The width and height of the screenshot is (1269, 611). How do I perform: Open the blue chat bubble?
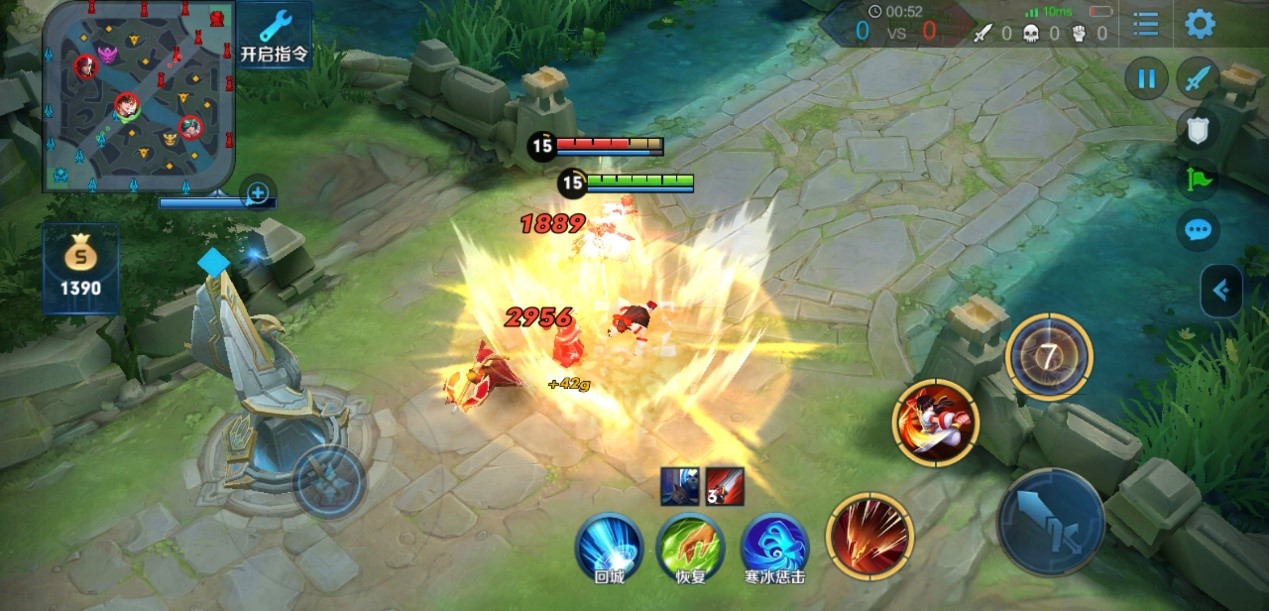pyautogui.click(x=1197, y=231)
